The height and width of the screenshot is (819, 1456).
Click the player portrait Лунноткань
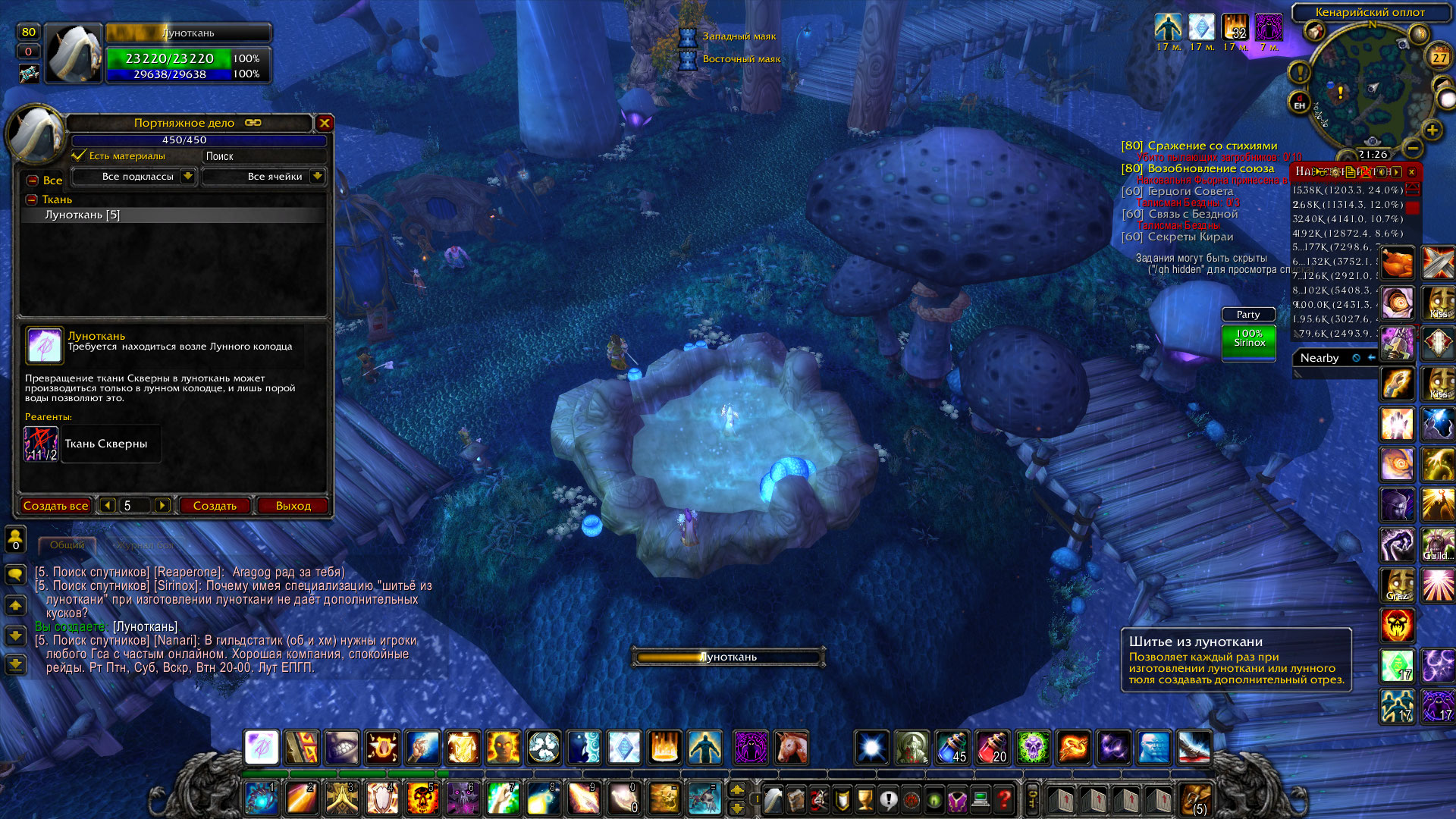(74, 53)
